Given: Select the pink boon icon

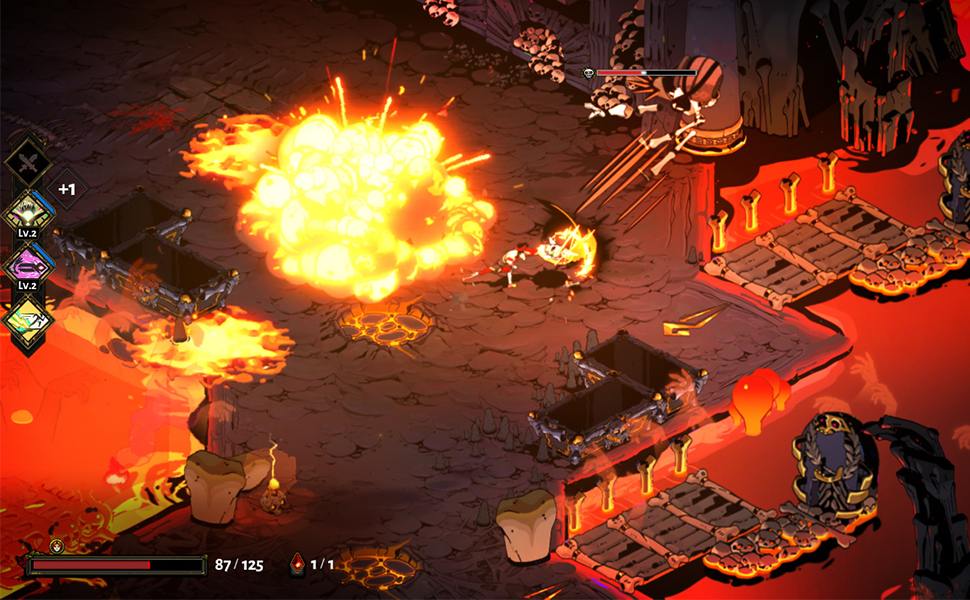Looking at the screenshot, I should click(x=27, y=265).
